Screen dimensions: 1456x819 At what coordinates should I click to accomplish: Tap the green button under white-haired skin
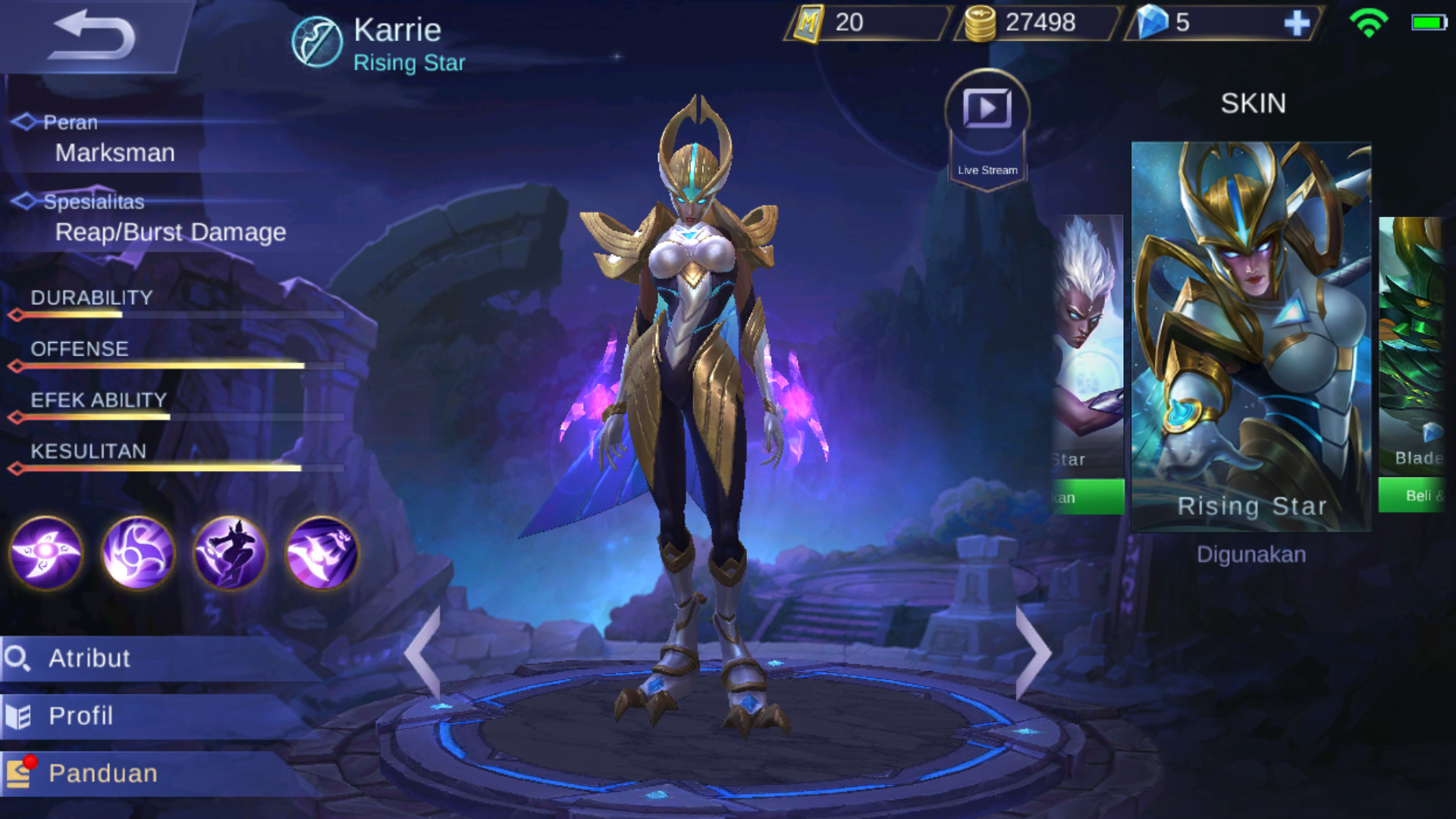coord(1087,497)
